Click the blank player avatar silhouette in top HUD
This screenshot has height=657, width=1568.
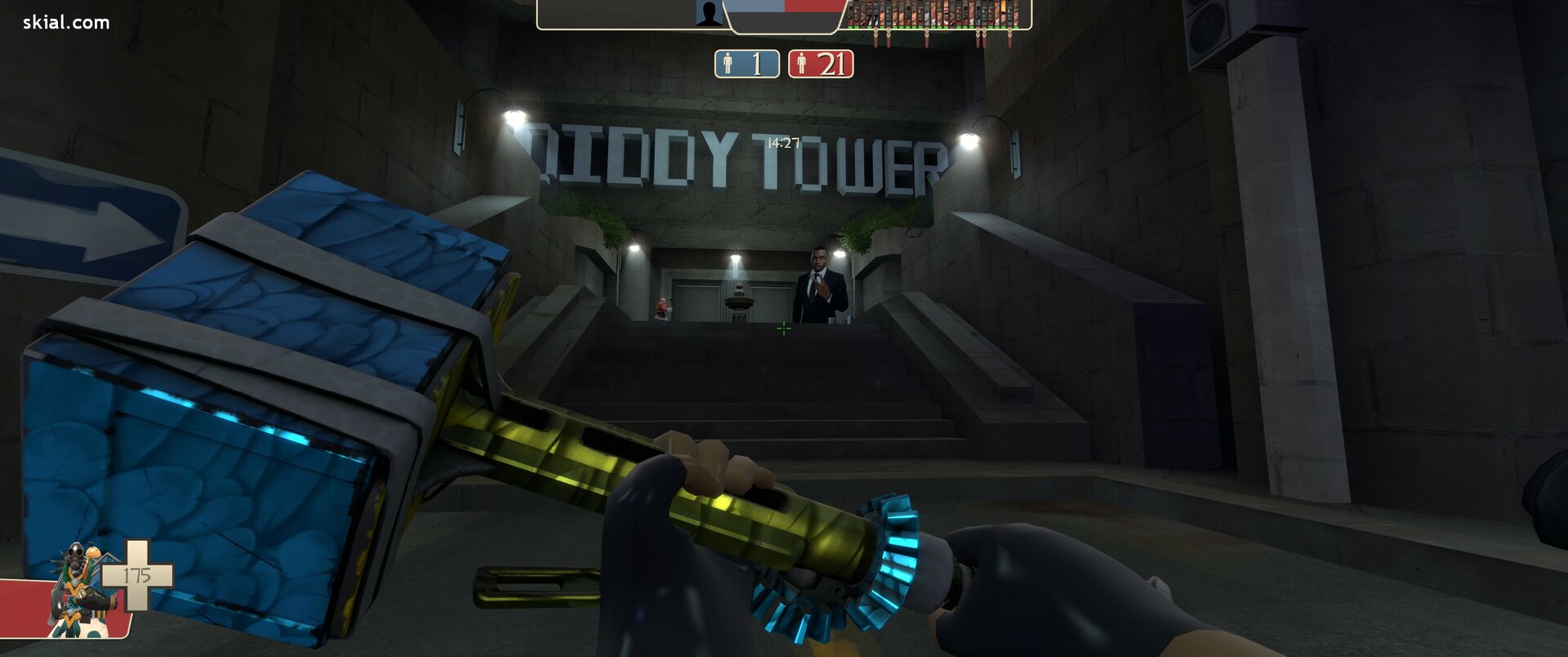tap(709, 12)
